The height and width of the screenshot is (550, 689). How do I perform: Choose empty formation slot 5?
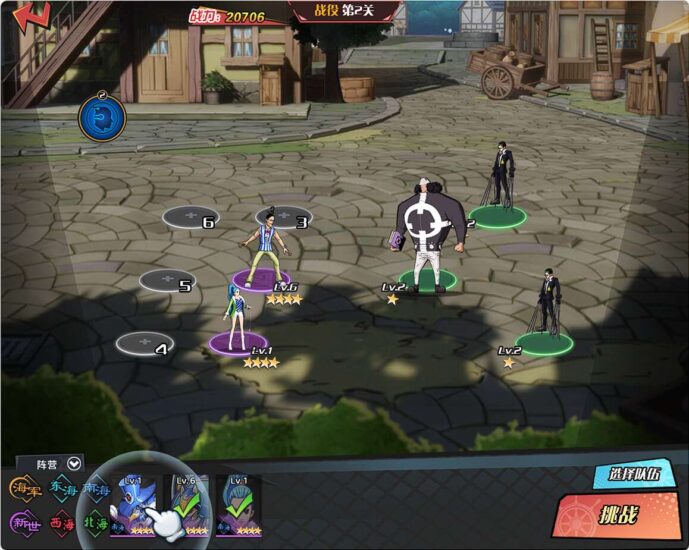tap(167, 281)
